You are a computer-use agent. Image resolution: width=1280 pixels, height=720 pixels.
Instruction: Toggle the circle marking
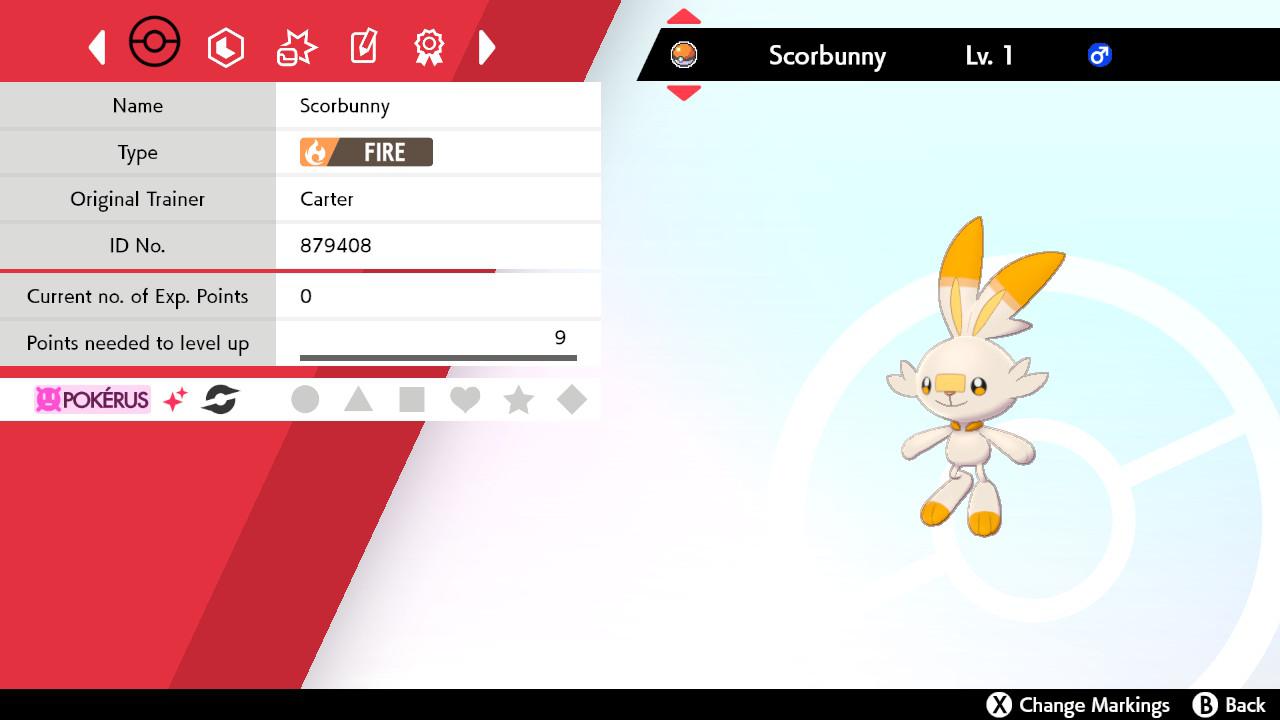click(305, 398)
